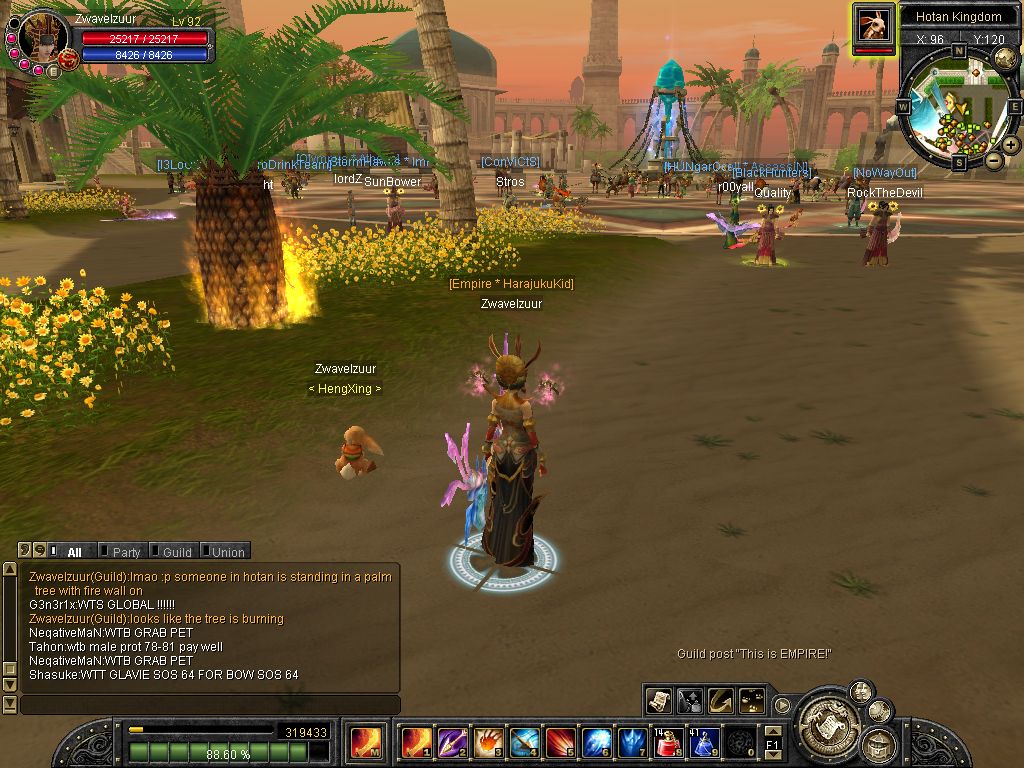Zoom in the minimap with the plus button
Image resolution: width=1024 pixels, height=768 pixels.
(1011, 144)
